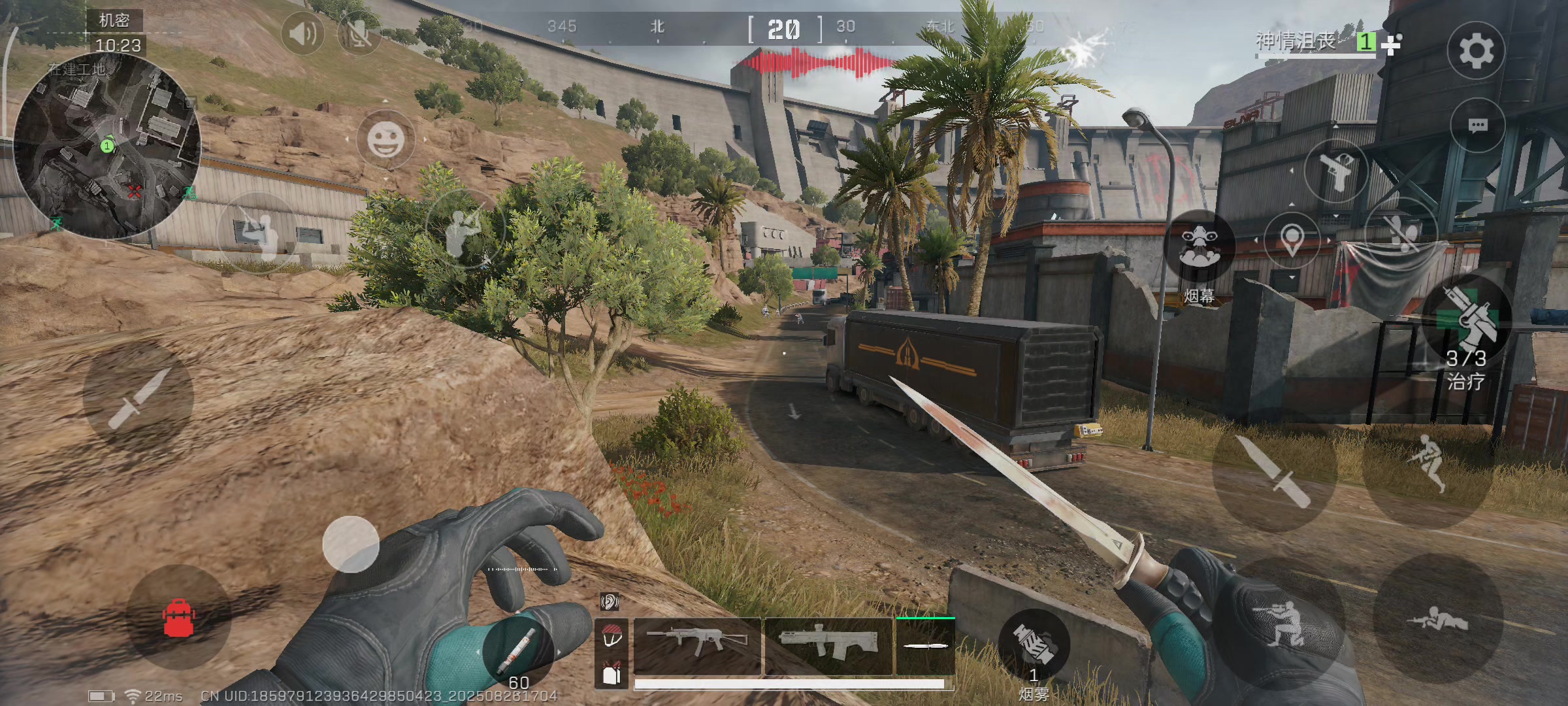Open the circular minimap
Viewport: 1568px width, 706px height.
pos(107,146)
